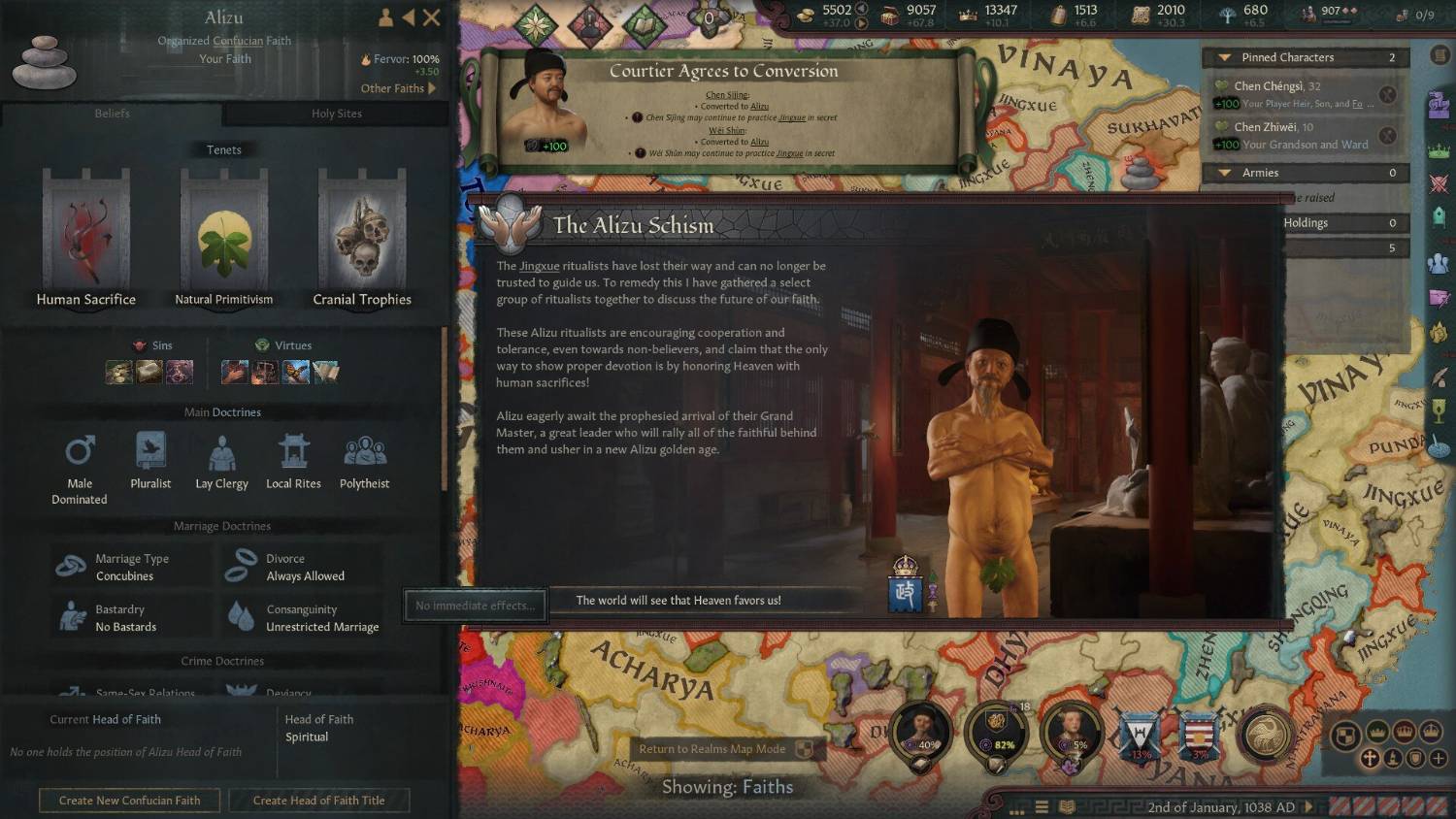Create Head of Faith Title

tap(318, 801)
